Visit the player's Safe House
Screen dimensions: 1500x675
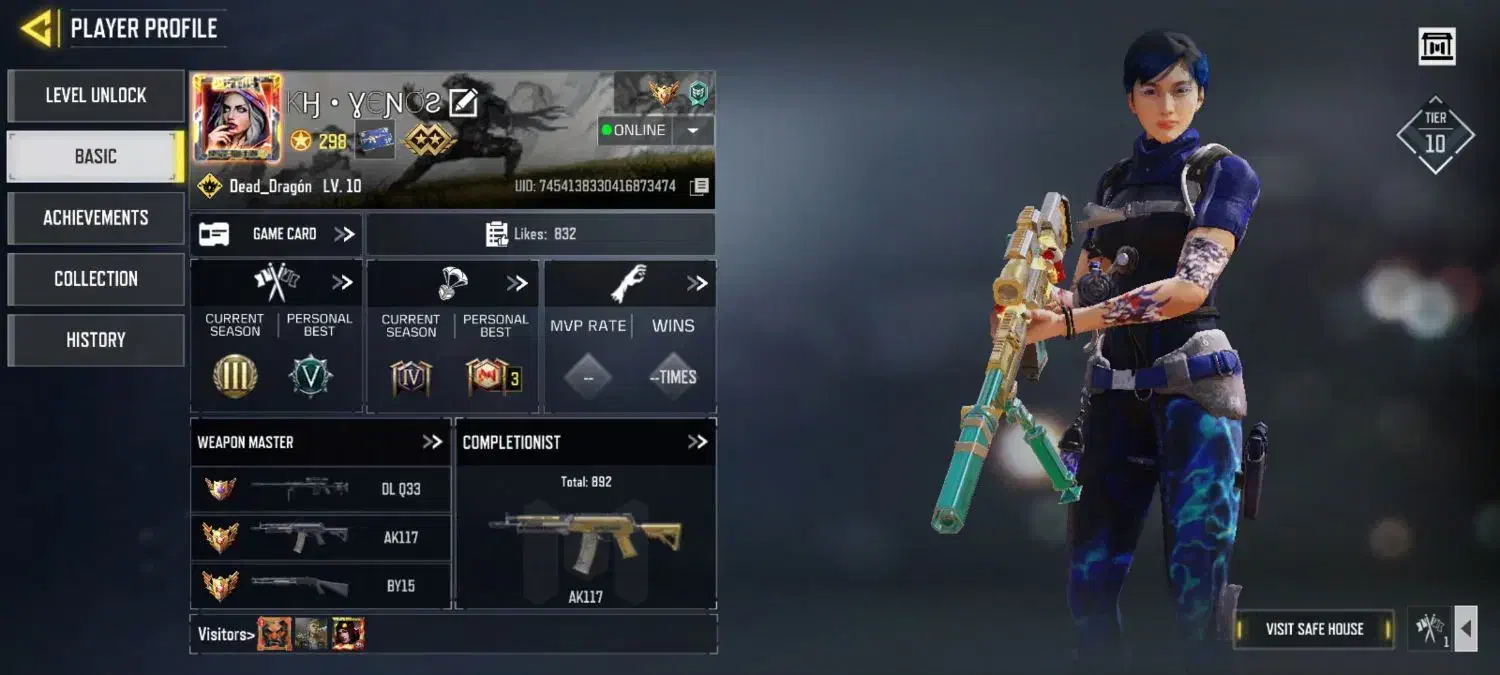(x=1314, y=629)
